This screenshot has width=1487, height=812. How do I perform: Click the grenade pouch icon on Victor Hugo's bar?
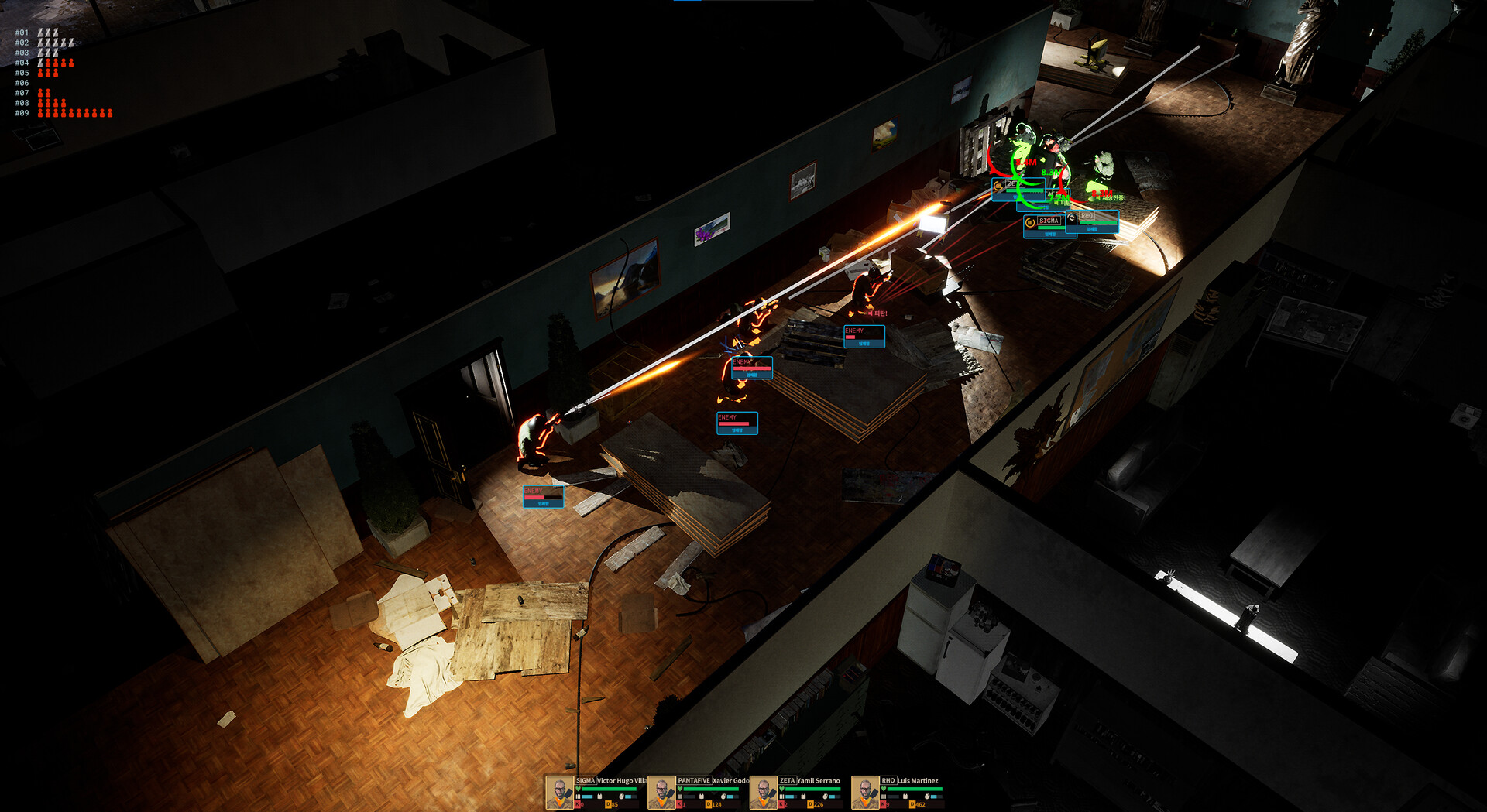pos(620,796)
